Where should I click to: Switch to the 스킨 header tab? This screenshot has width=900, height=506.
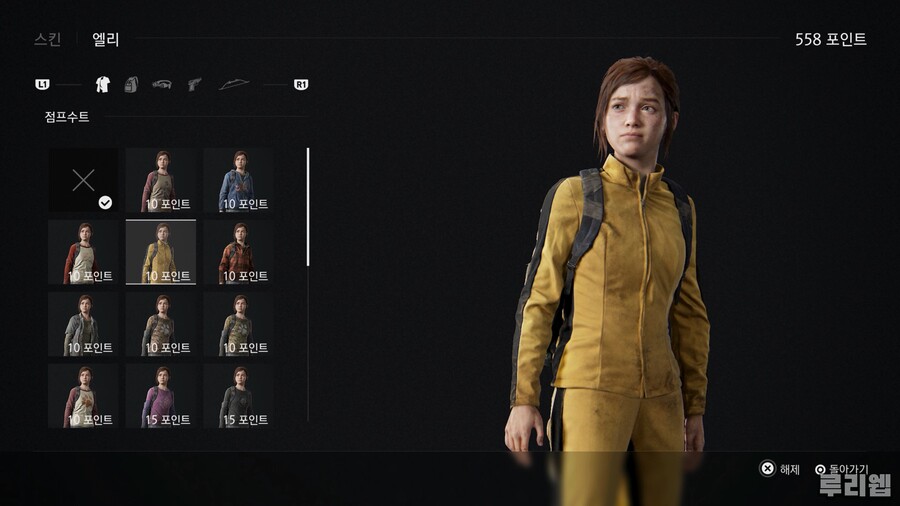[x=47, y=40]
